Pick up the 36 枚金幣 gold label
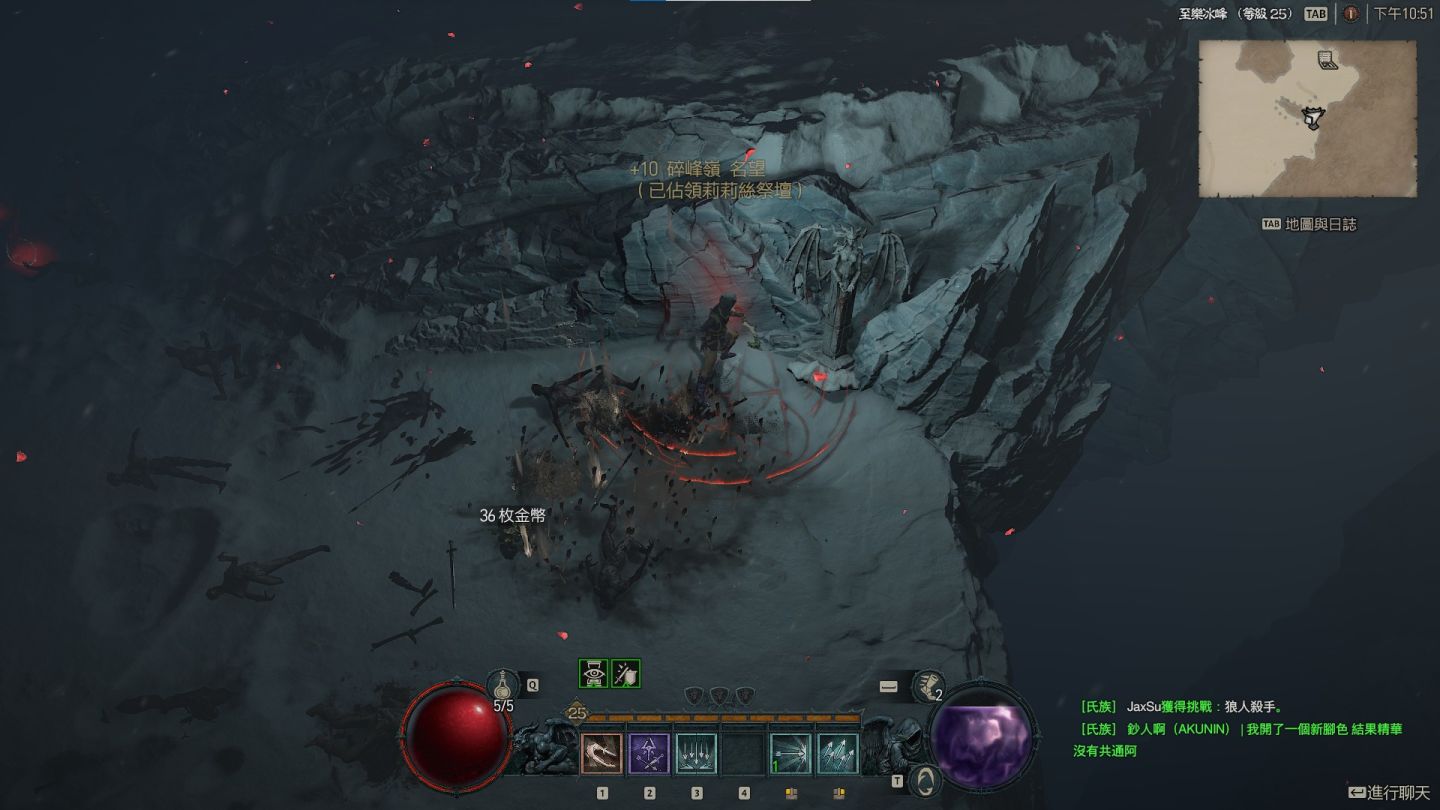The image size is (1440, 810). 512,516
